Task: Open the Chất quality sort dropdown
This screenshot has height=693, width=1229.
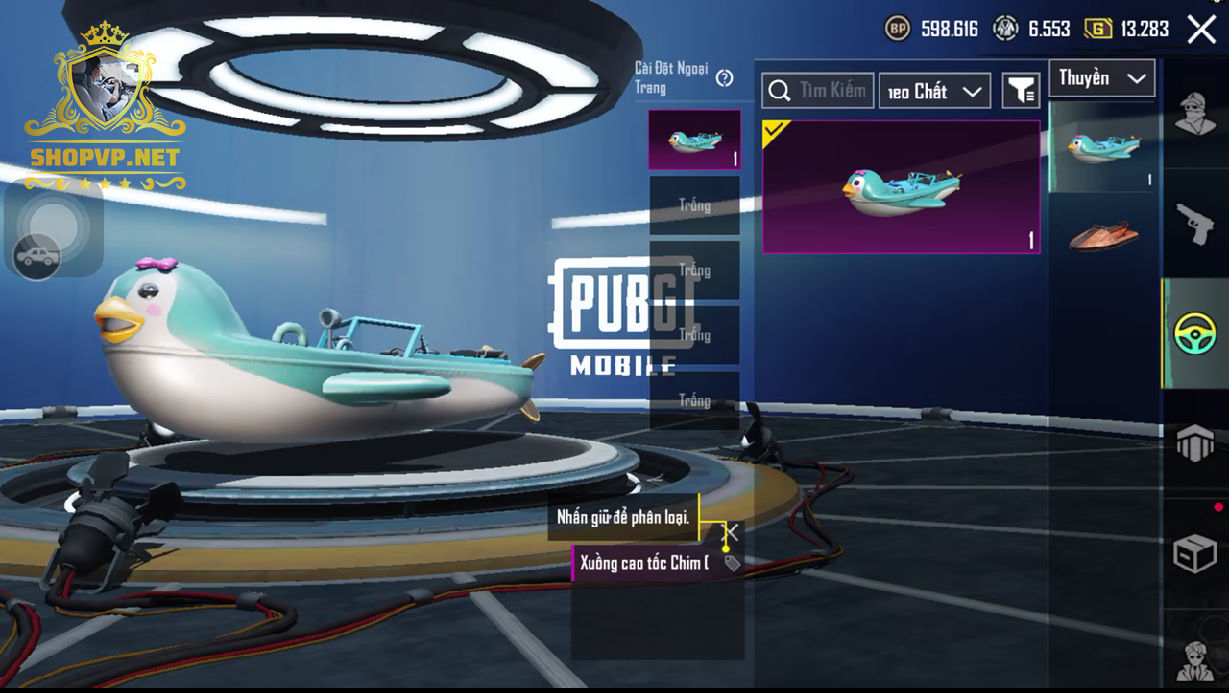Action: [x=934, y=91]
